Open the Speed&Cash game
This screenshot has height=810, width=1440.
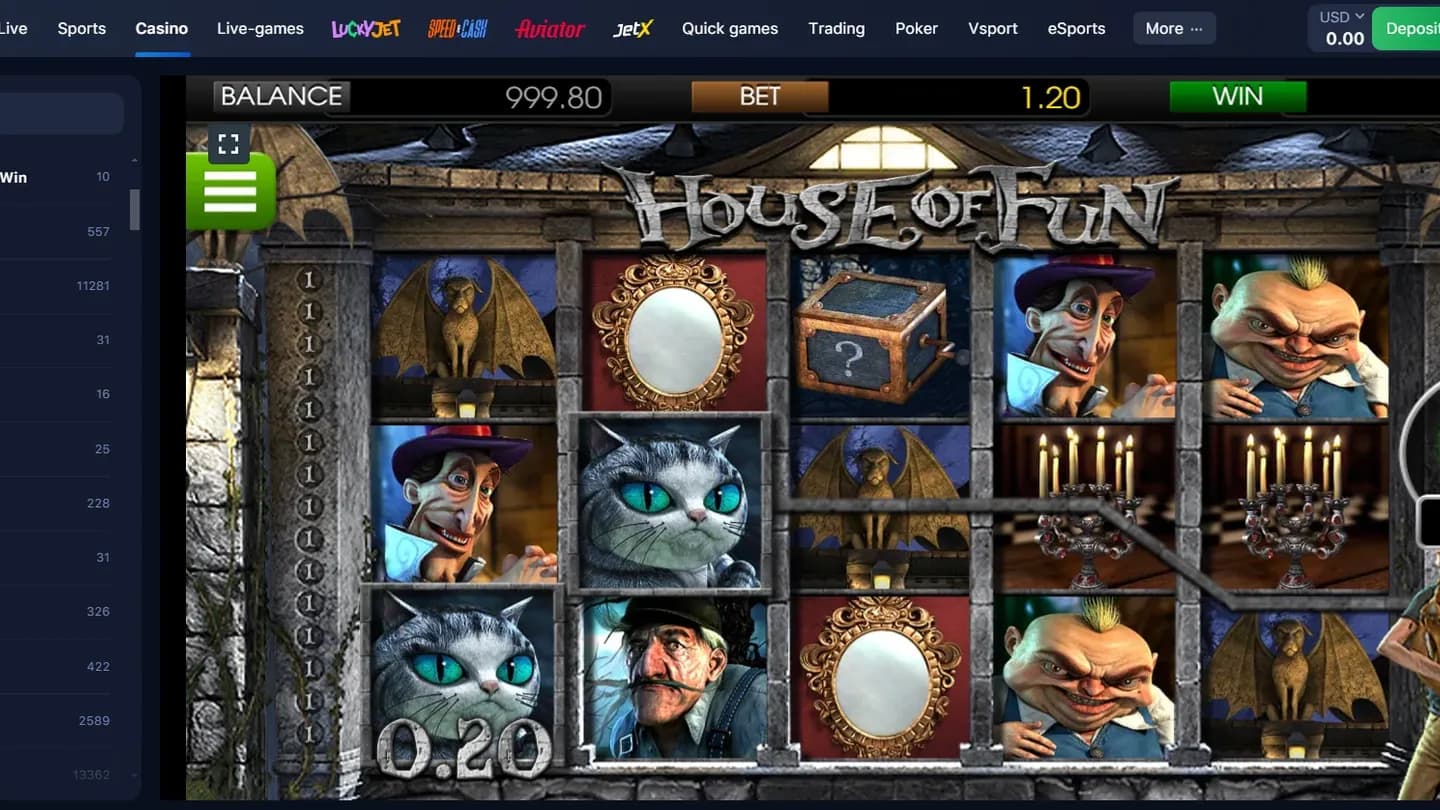[x=457, y=28]
